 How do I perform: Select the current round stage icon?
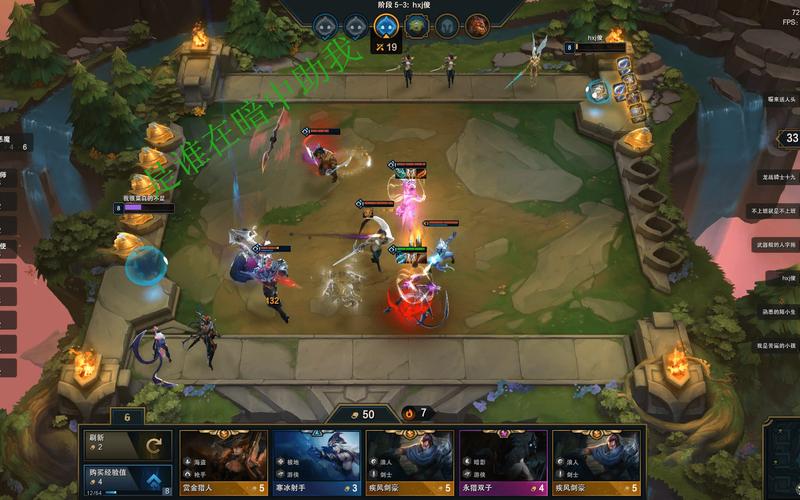click(384, 26)
